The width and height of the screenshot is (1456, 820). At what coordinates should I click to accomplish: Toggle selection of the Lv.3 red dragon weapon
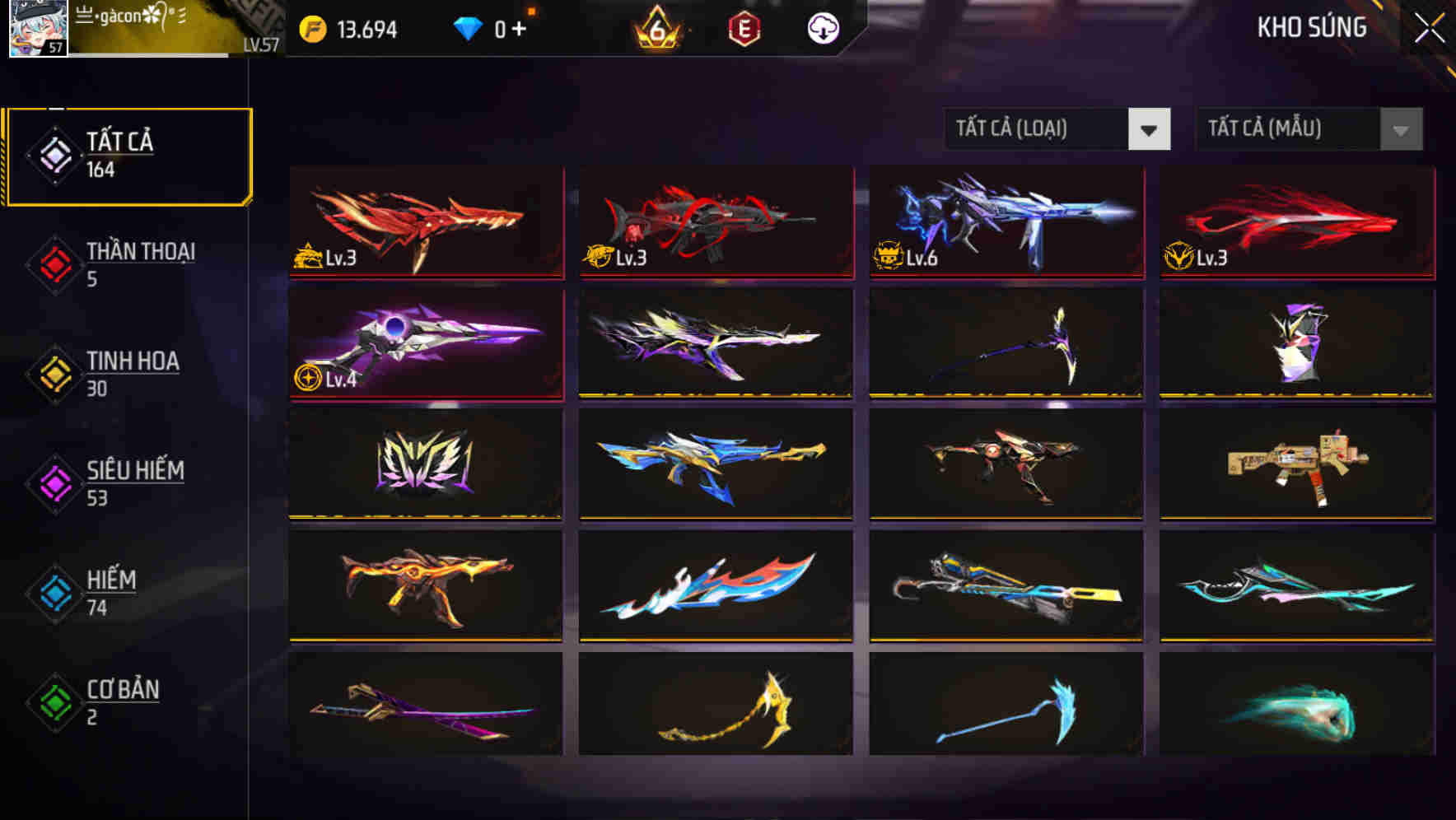click(x=425, y=222)
